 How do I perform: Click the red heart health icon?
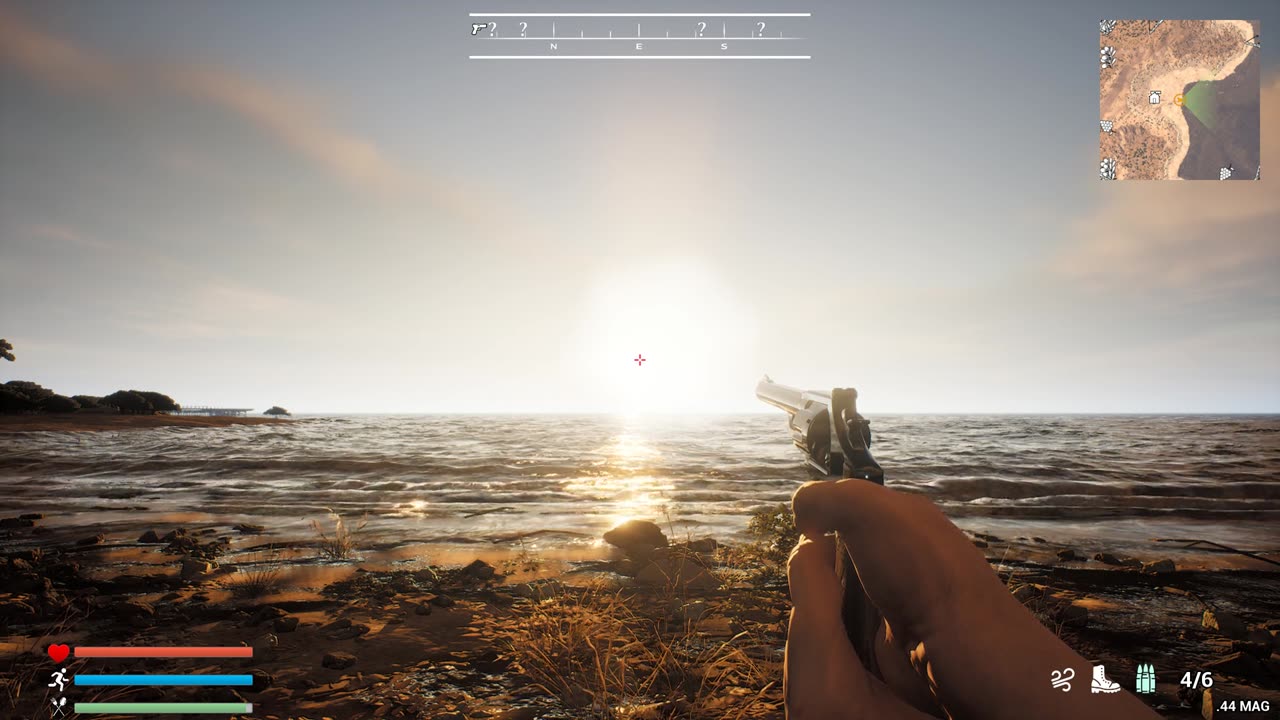click(x=59, y=653)
